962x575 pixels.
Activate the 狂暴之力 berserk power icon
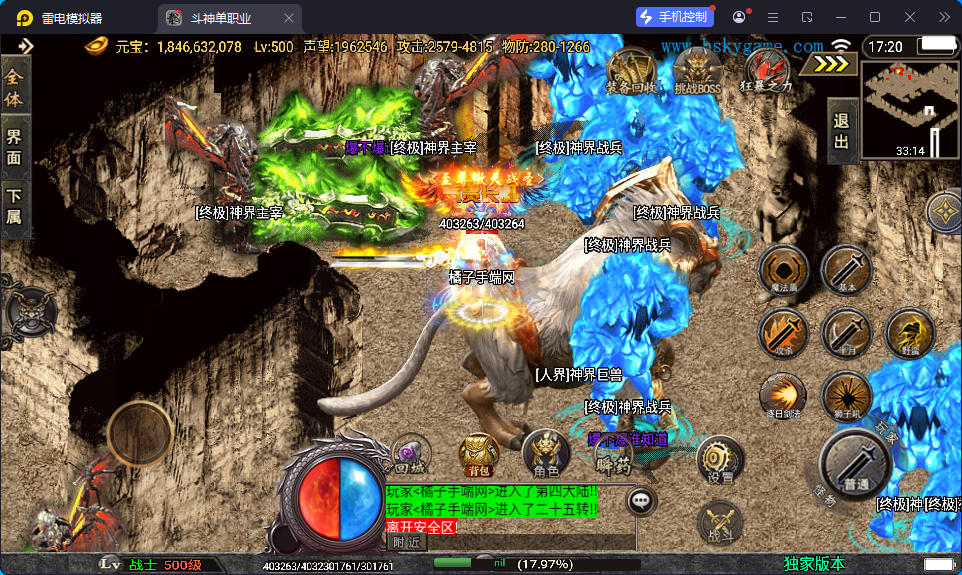pyautogui.click(x=766, y=71)
